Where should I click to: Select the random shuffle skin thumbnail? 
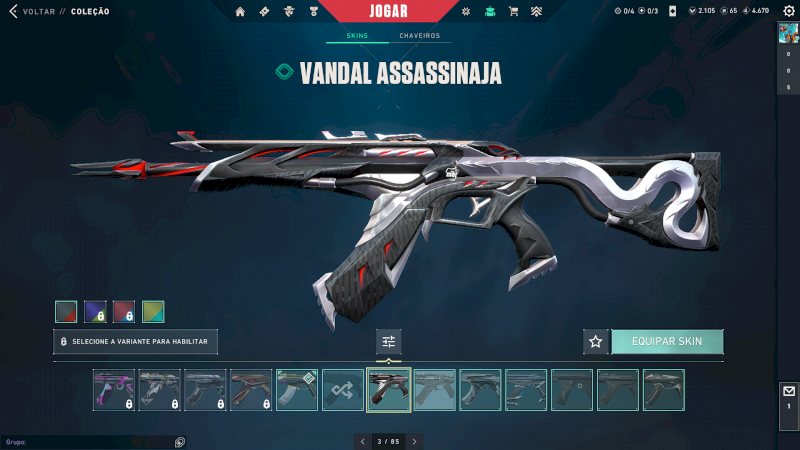click(343, 390)
